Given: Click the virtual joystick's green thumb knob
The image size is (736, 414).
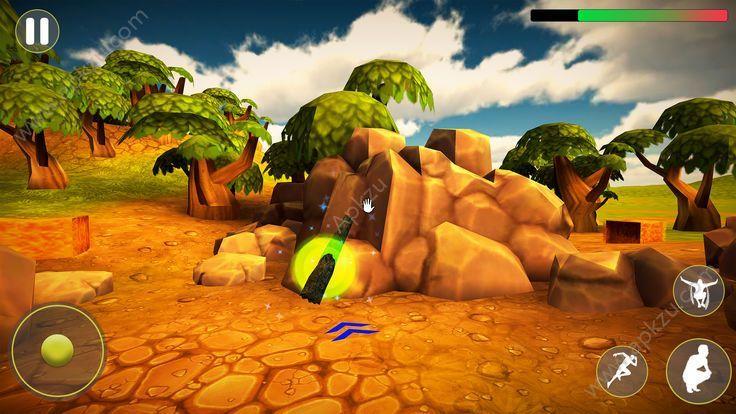Looking at the screenshot, I should point(57,350).
